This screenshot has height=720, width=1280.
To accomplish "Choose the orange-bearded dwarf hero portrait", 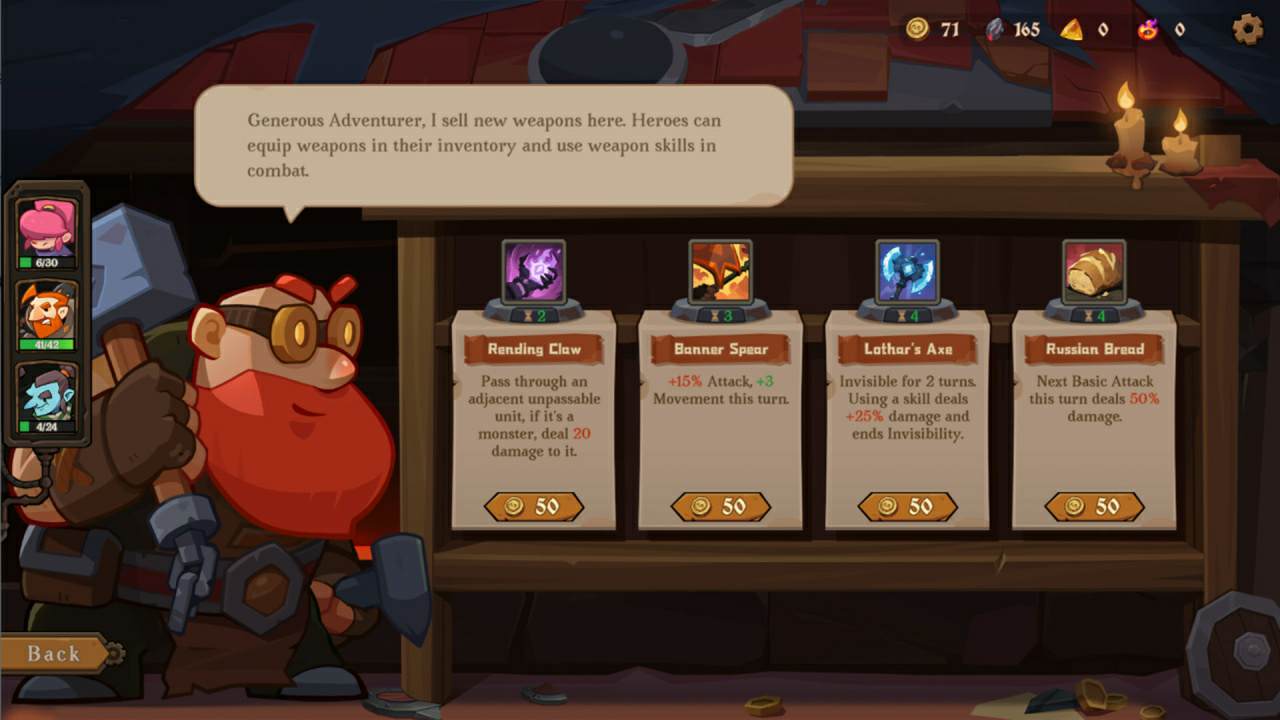I will click(x=47, y=312).
